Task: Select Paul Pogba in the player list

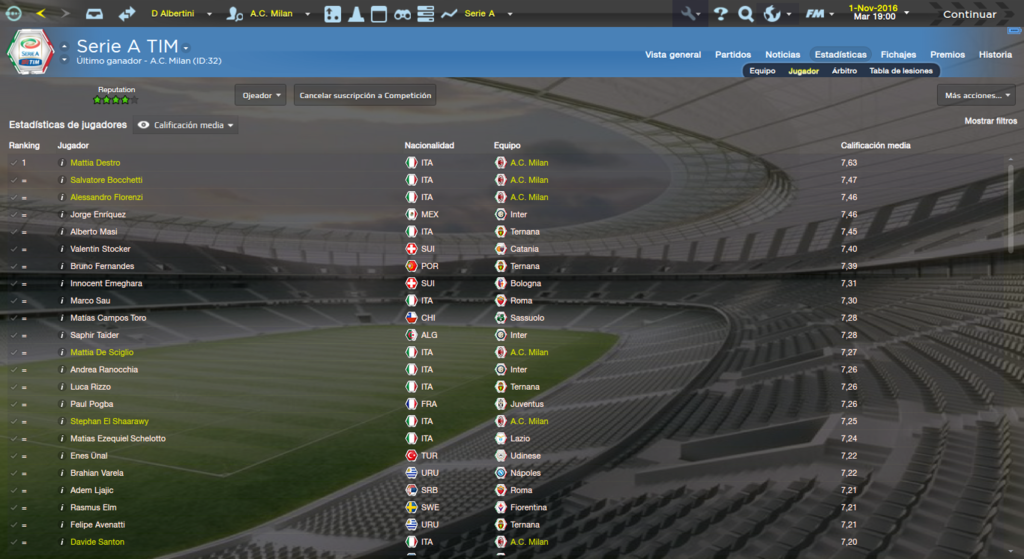Action: click(x=91, y=404)
